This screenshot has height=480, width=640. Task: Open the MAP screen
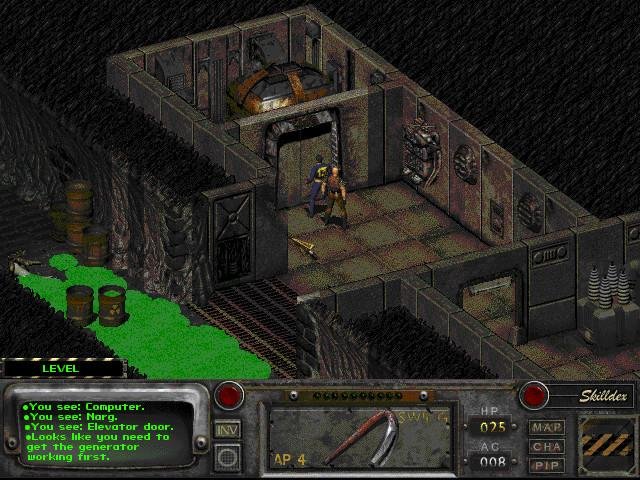click(547, 428)
